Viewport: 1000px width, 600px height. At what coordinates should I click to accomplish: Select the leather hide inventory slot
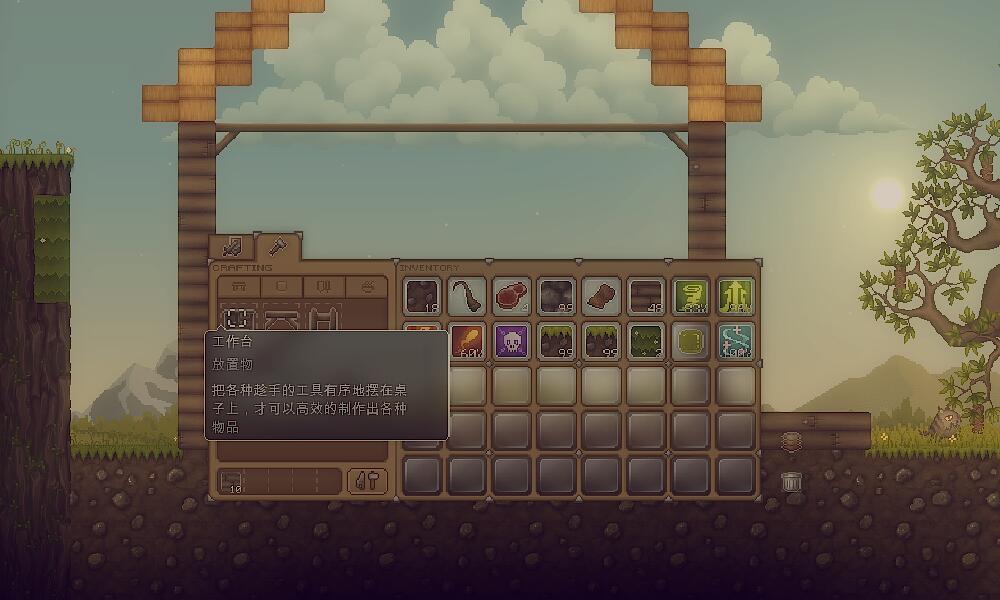click(602, 296)
